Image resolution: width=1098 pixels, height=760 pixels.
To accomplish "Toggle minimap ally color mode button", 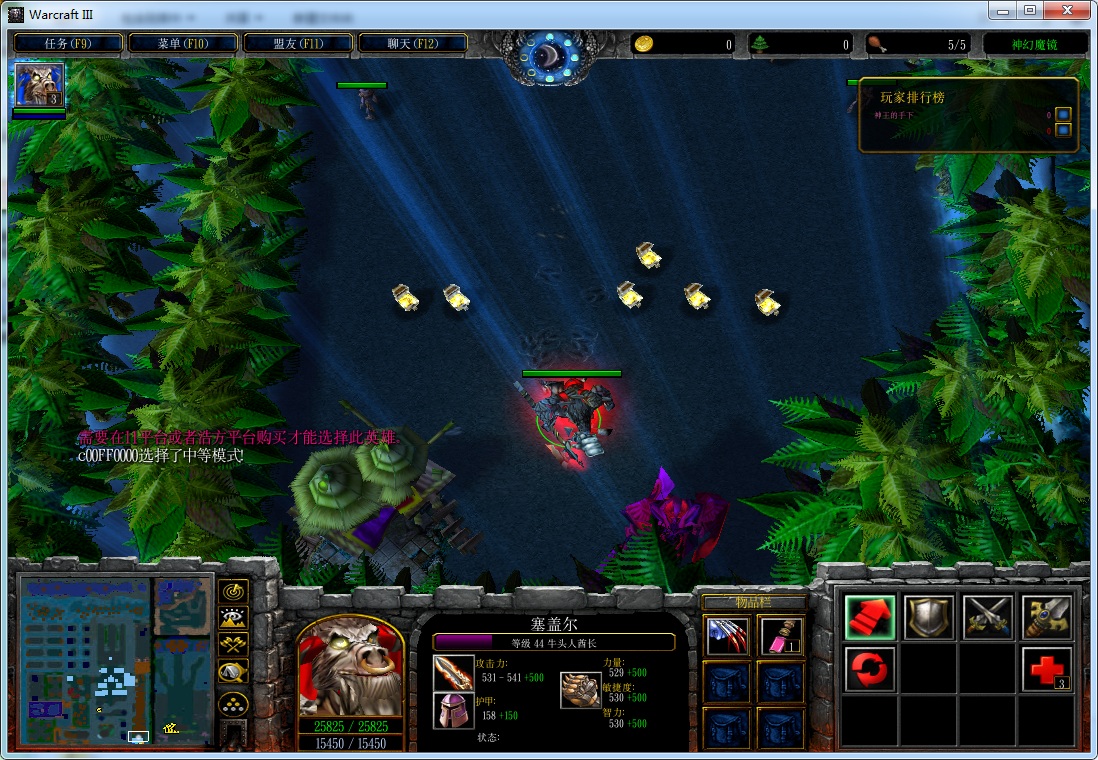I will 233,646.
